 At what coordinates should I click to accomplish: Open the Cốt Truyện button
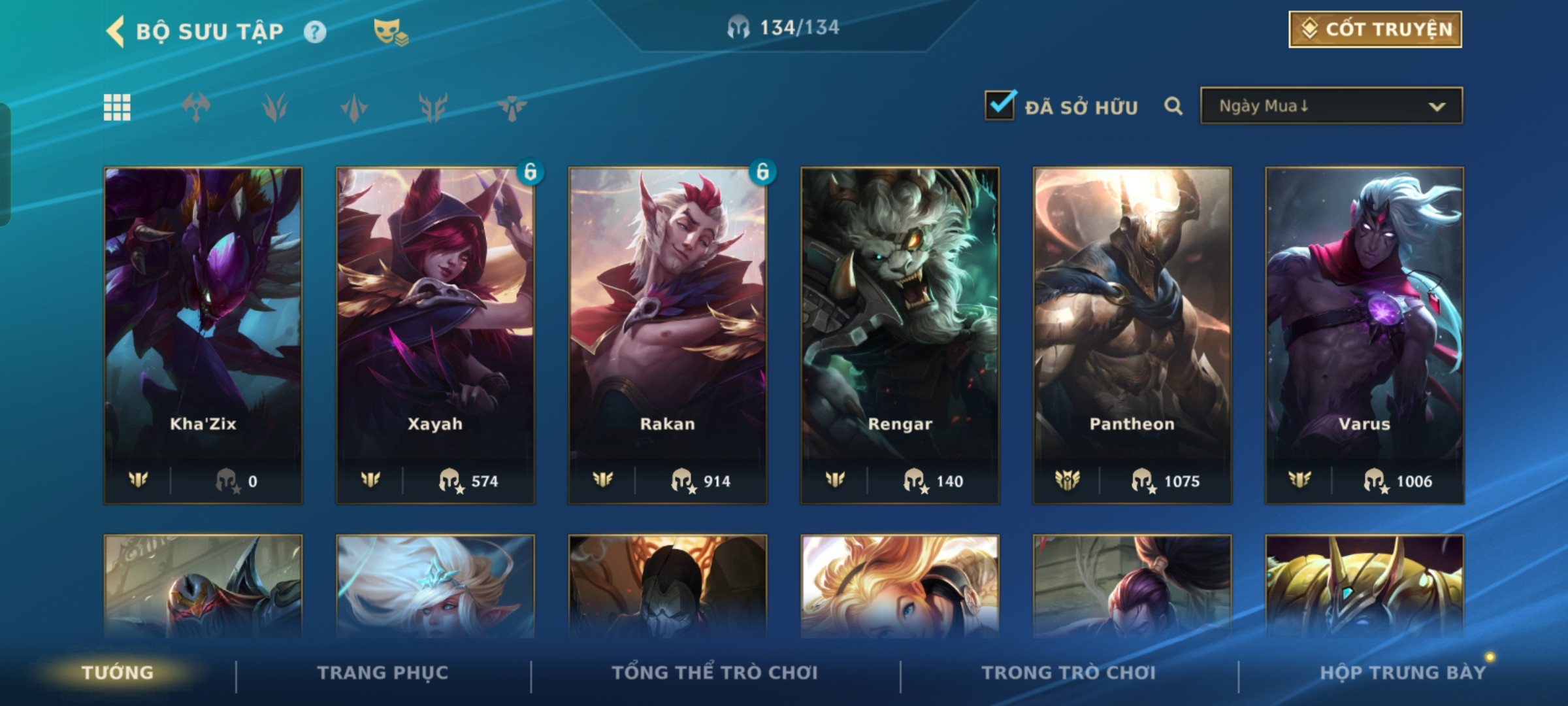[1375, 29]
